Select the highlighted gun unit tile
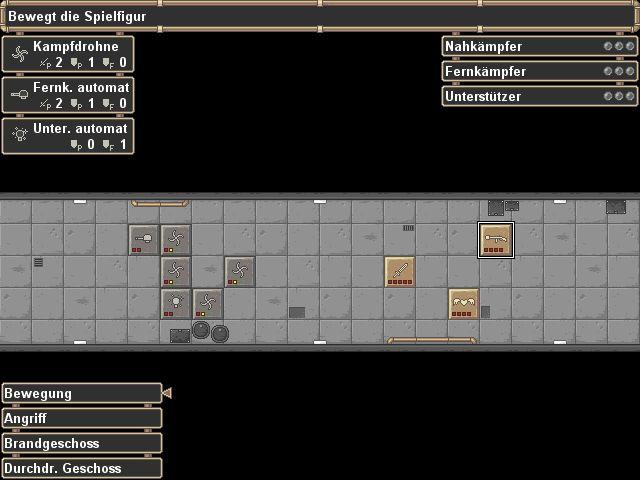This screenshot has height=480, width=640. (496, 240)
